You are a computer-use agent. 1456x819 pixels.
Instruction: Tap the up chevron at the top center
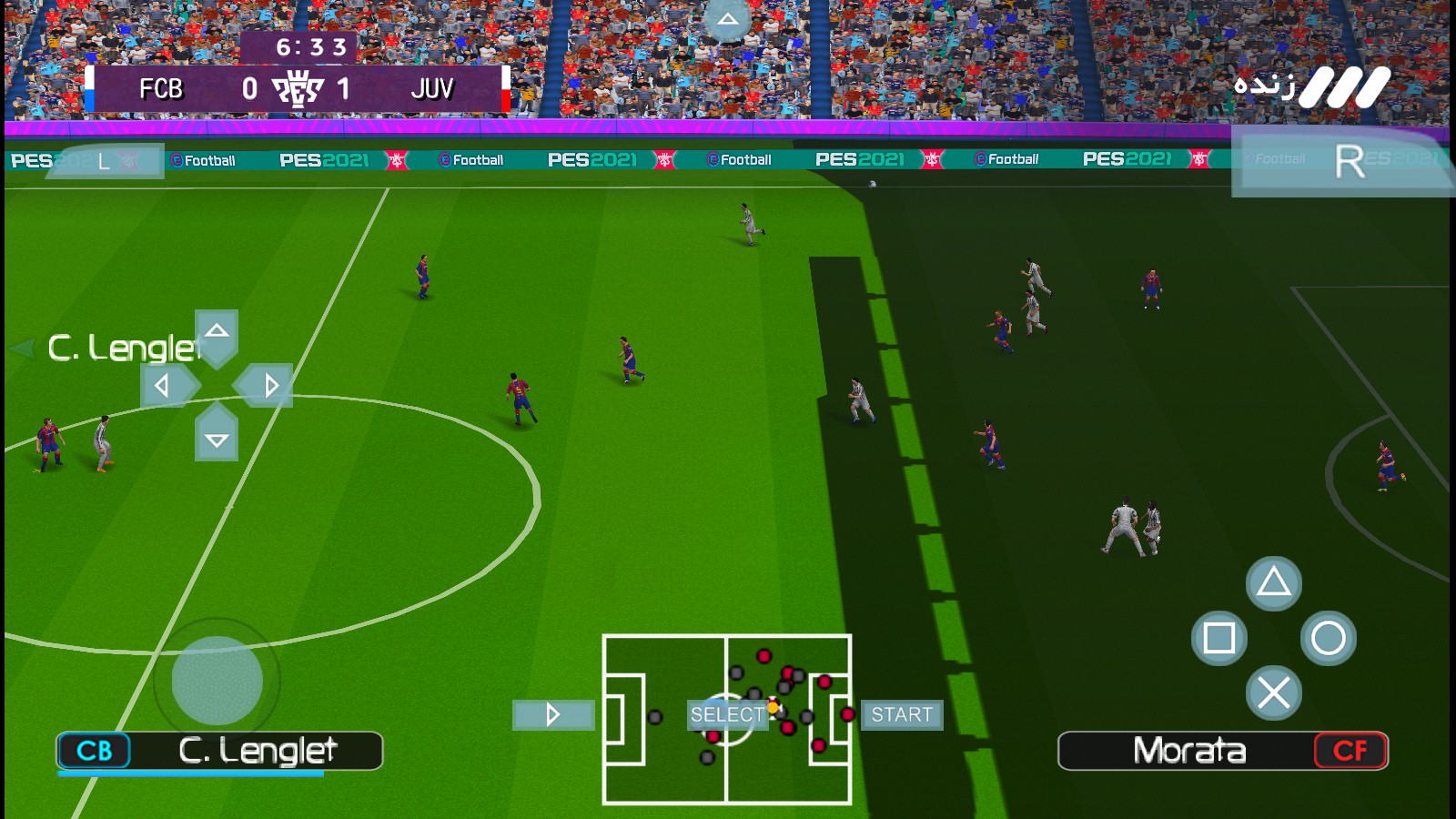pos(726,16)
